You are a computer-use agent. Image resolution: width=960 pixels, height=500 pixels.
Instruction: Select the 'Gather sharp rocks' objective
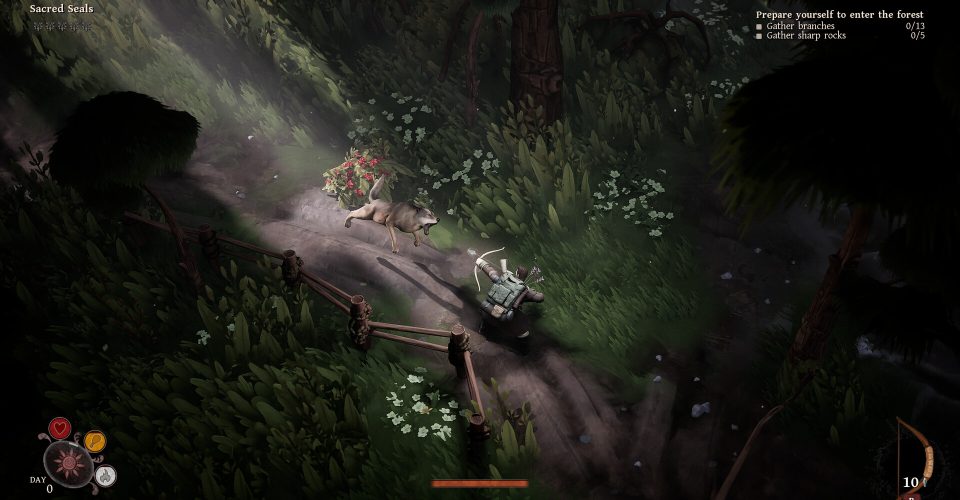click(x=806, y=36)
